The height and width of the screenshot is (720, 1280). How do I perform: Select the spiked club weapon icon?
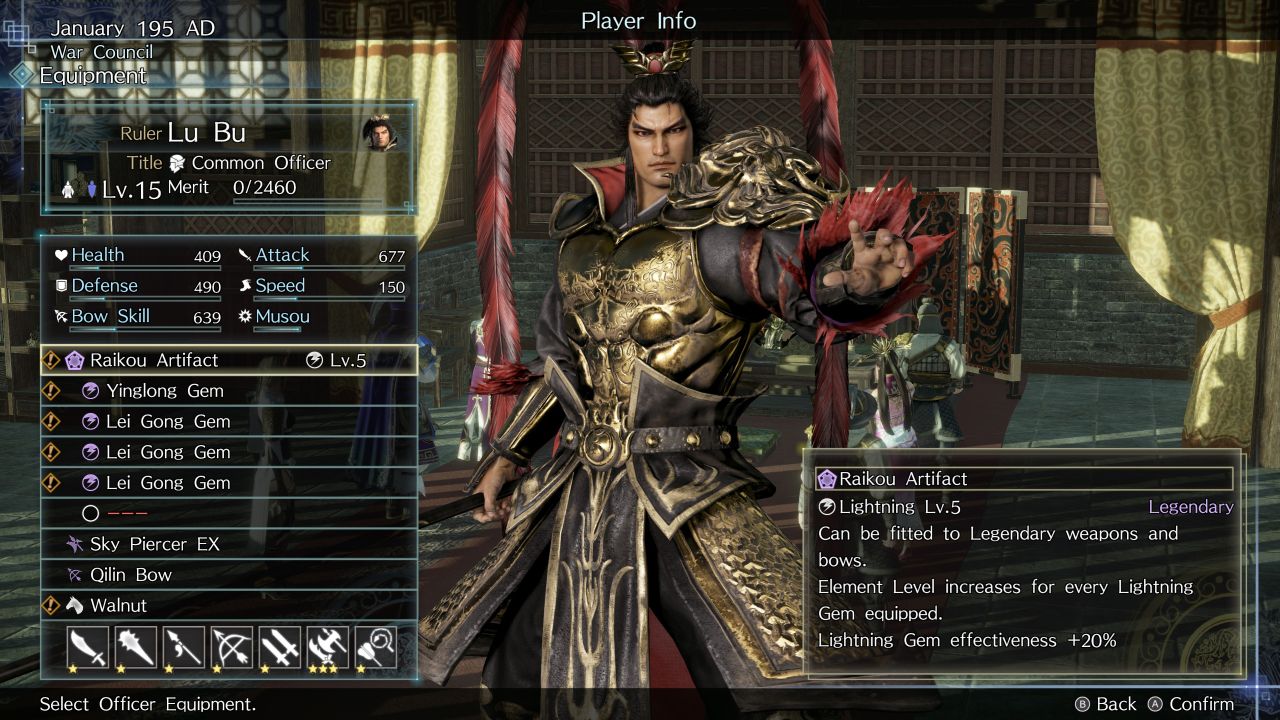pyautogui.click(x=136, y=647)
